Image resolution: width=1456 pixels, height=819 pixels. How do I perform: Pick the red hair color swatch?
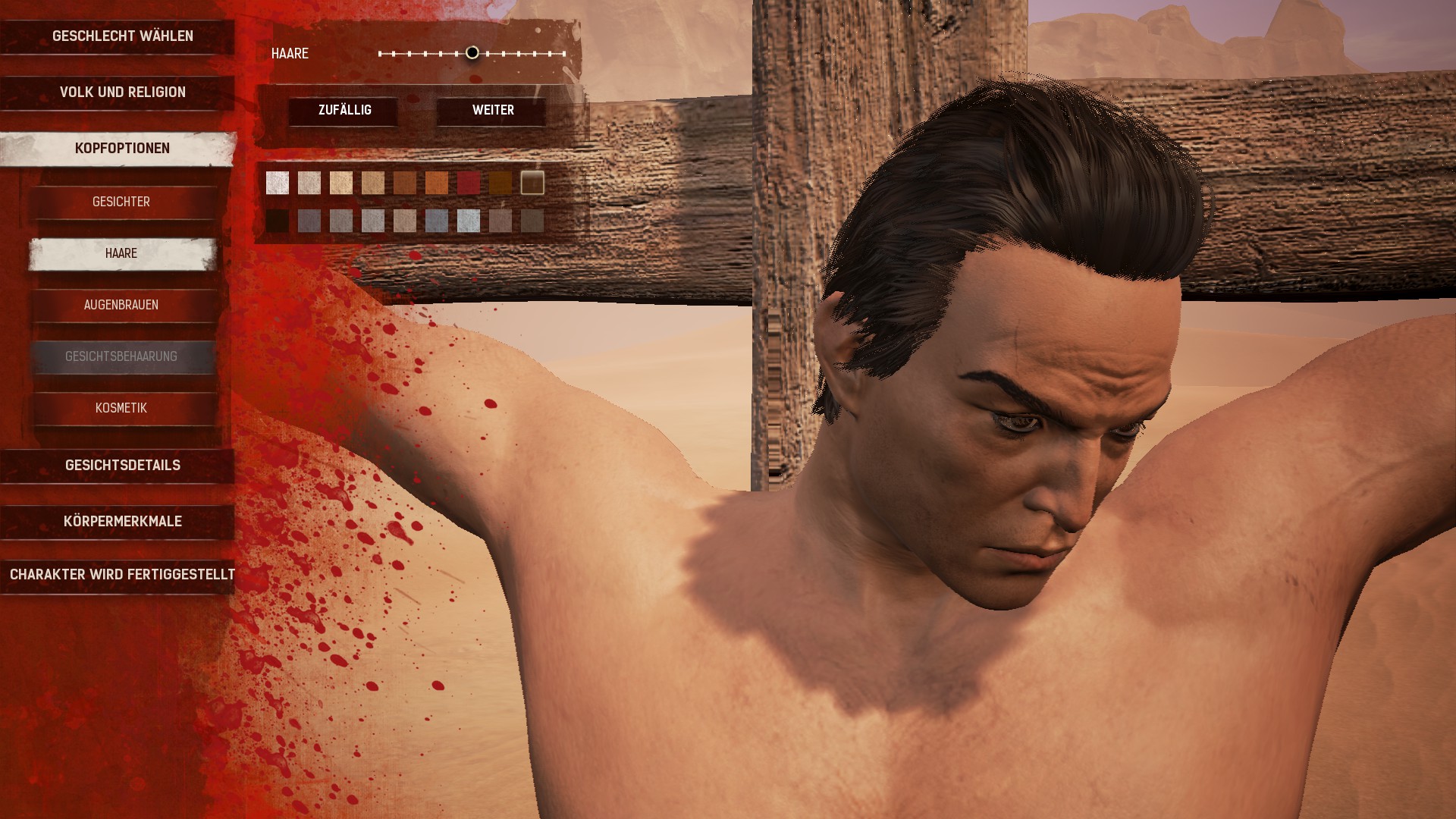(x=469, y=183)
